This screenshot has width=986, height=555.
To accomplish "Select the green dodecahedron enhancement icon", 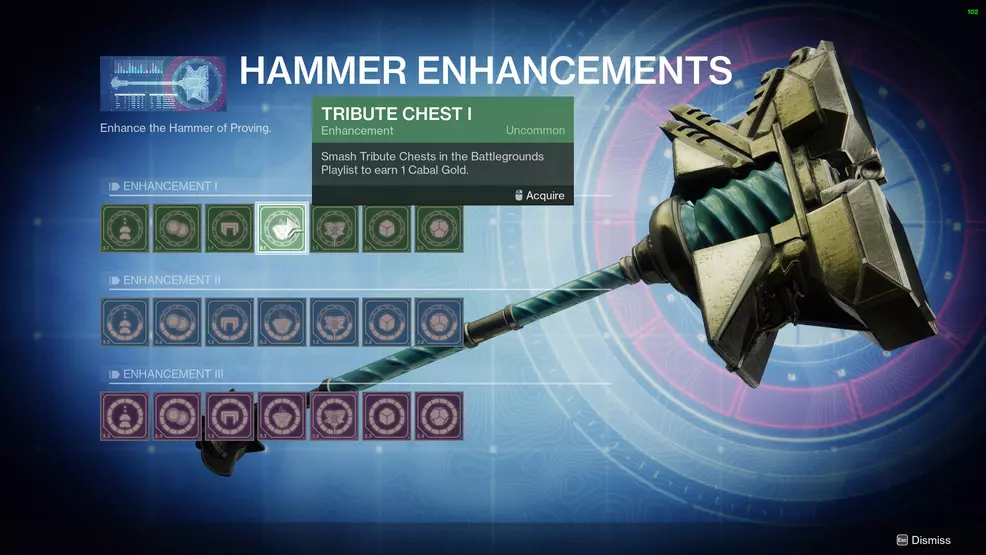I will tap(439, 229).
